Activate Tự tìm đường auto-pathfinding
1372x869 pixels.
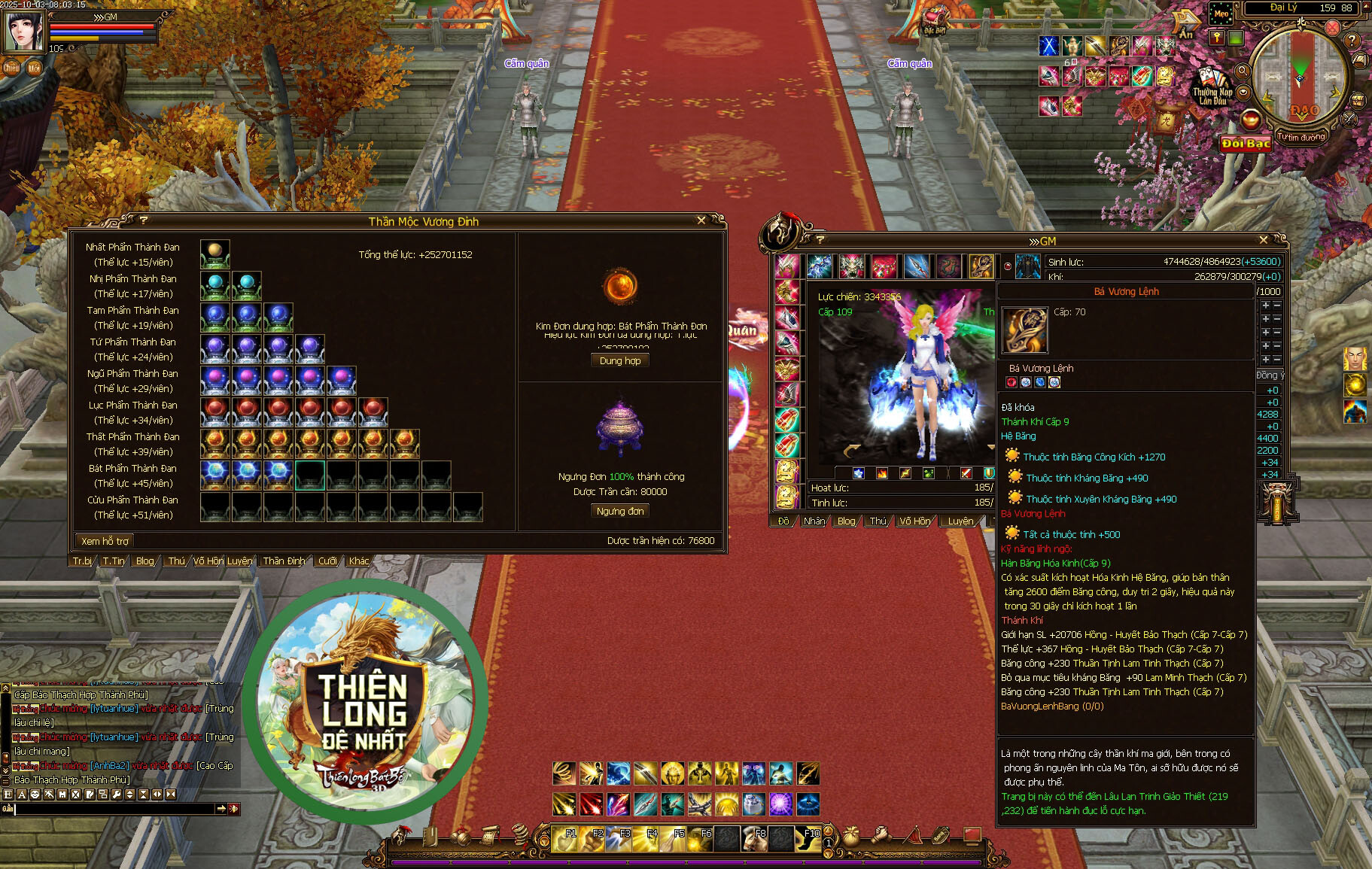[1301, 138]
